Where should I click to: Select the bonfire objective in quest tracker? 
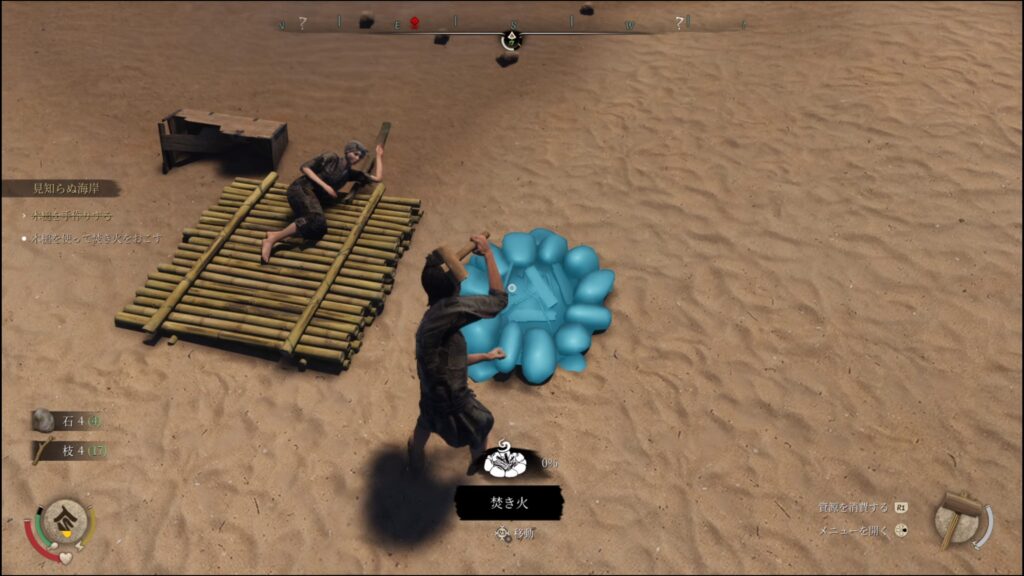(x=97, y=239)
